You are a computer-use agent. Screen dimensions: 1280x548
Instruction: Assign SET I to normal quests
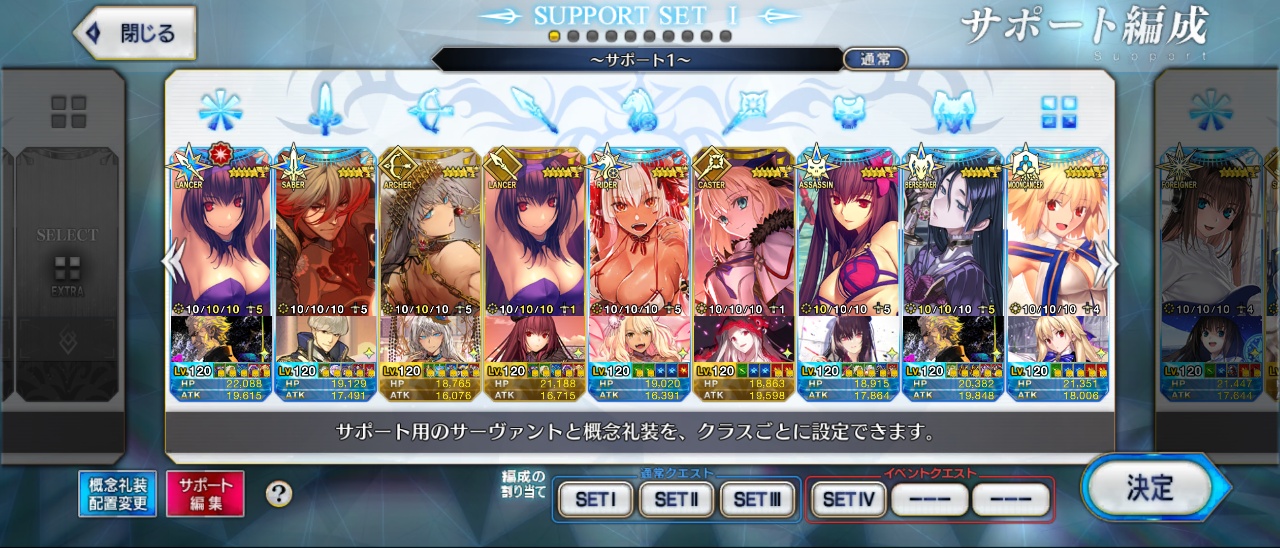coord(595,499)
